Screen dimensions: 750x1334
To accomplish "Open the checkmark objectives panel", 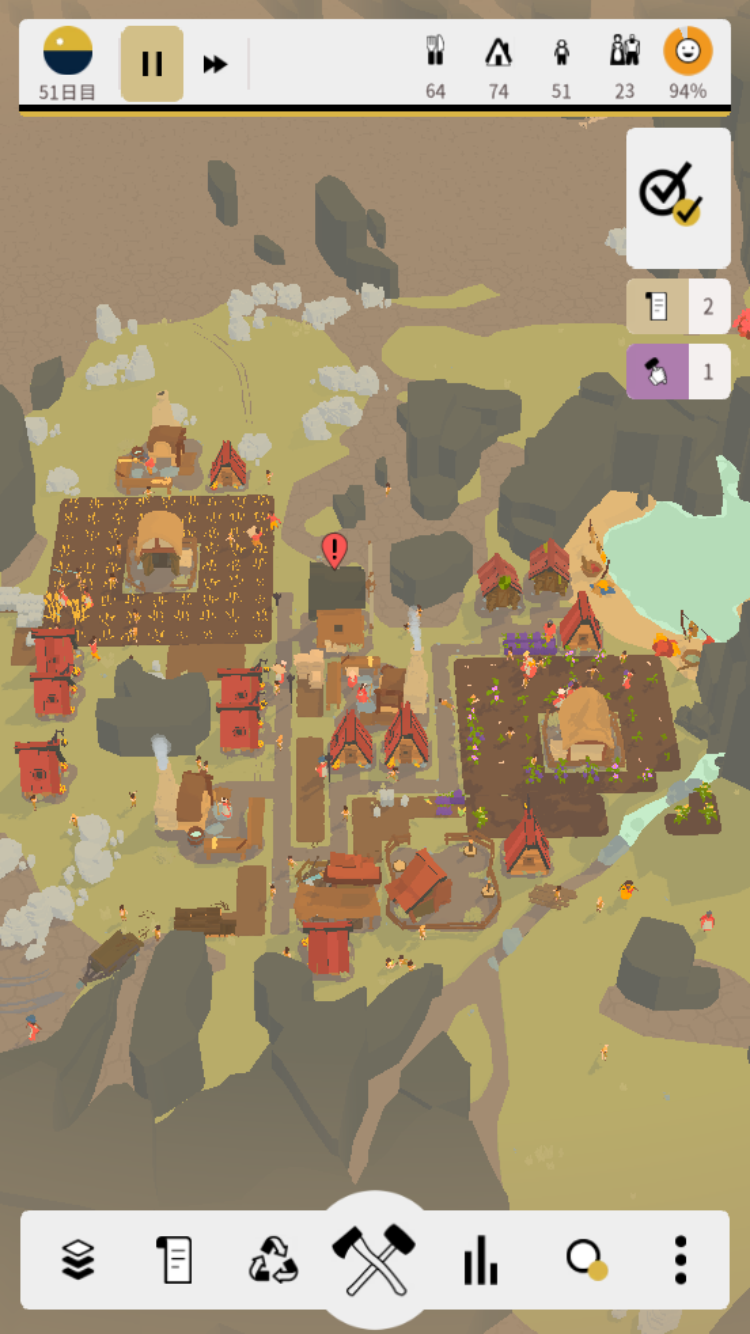I will click(x=678, y=197).
